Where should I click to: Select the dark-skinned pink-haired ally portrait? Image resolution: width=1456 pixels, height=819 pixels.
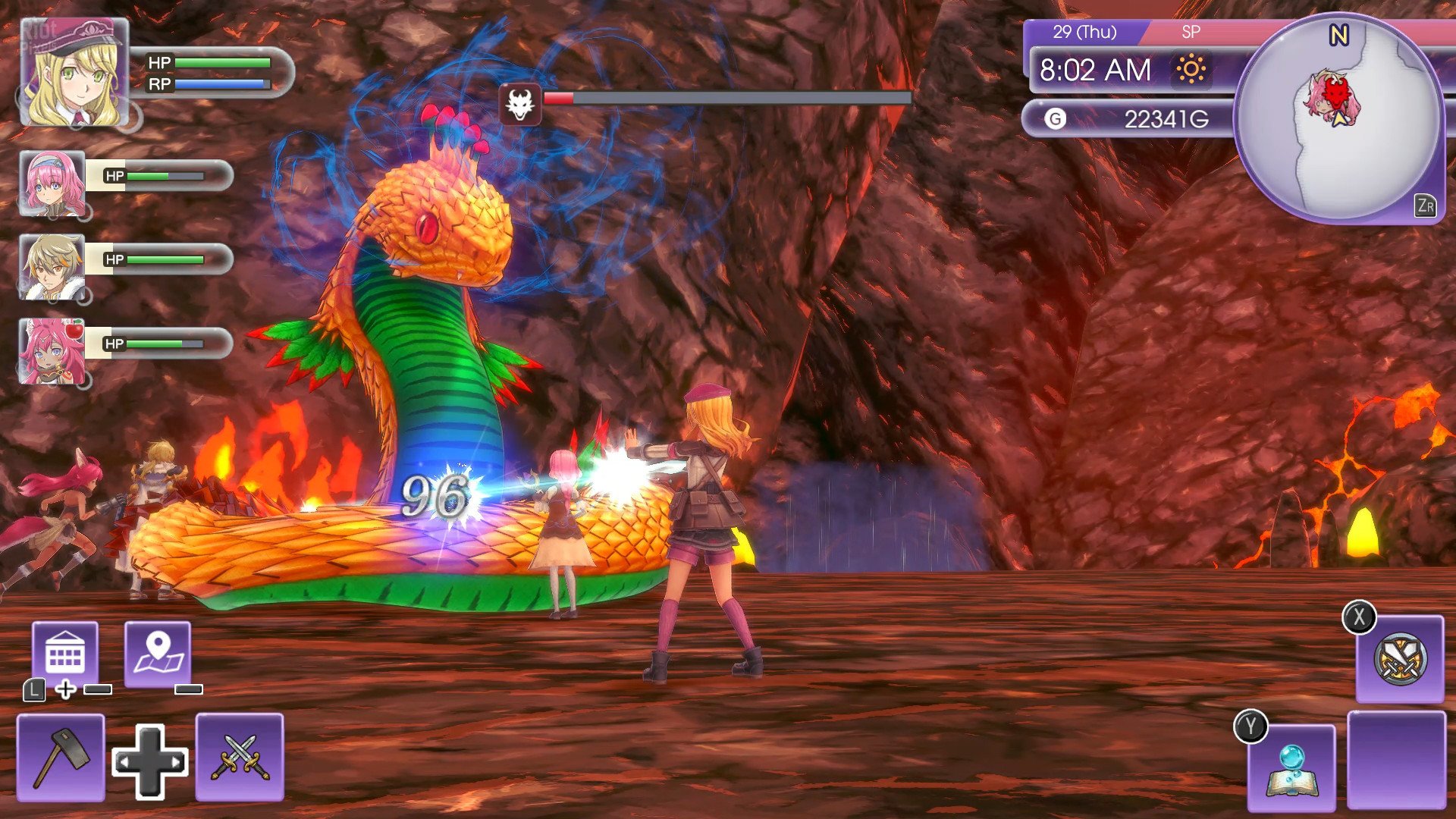[x=52, y=350]
